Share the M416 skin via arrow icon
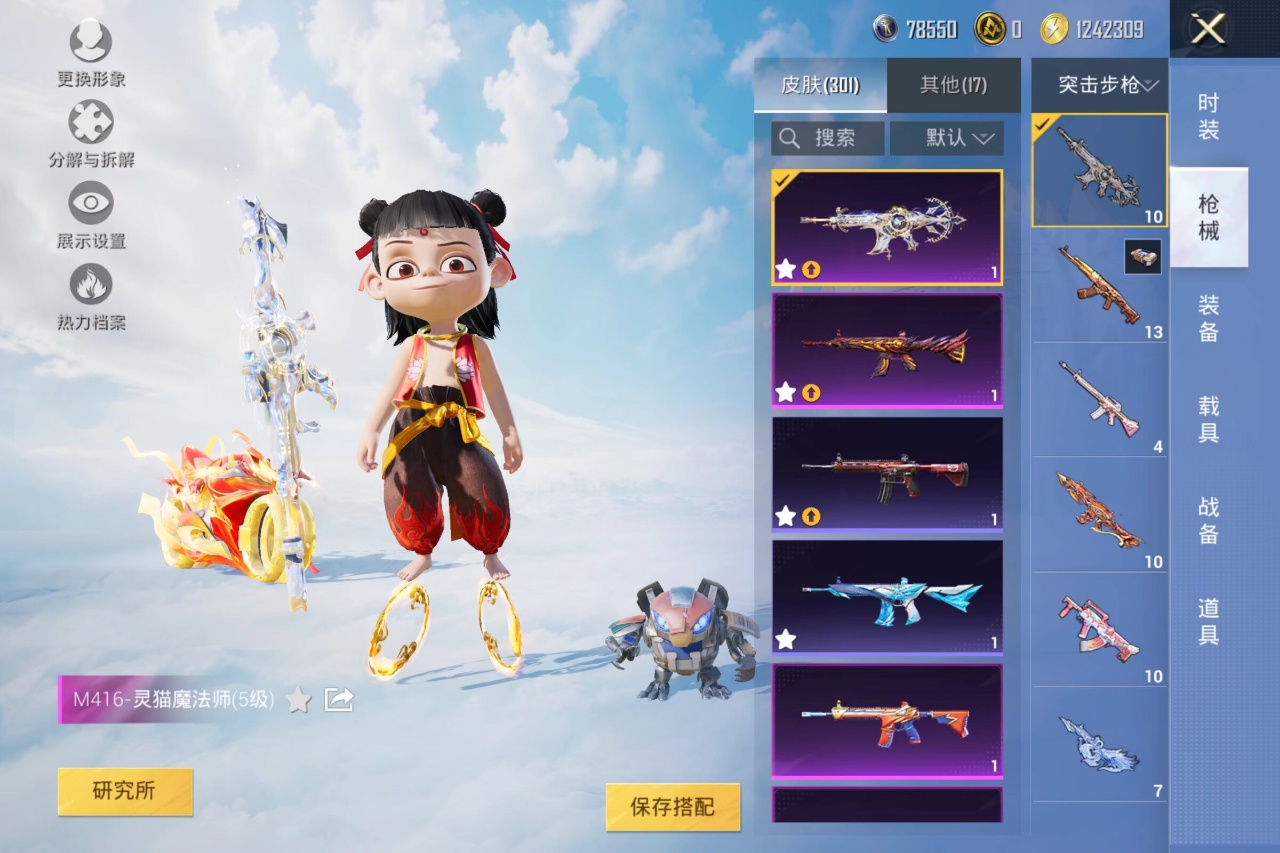This screenshot has width=1280, height=853. coord(339,700)
